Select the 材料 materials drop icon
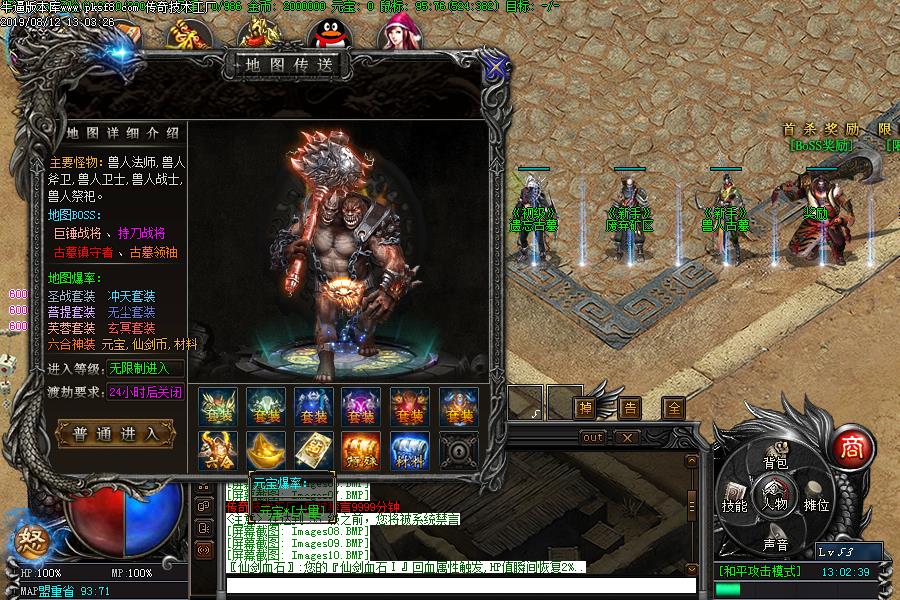900x600 pixels. [409, 450]
